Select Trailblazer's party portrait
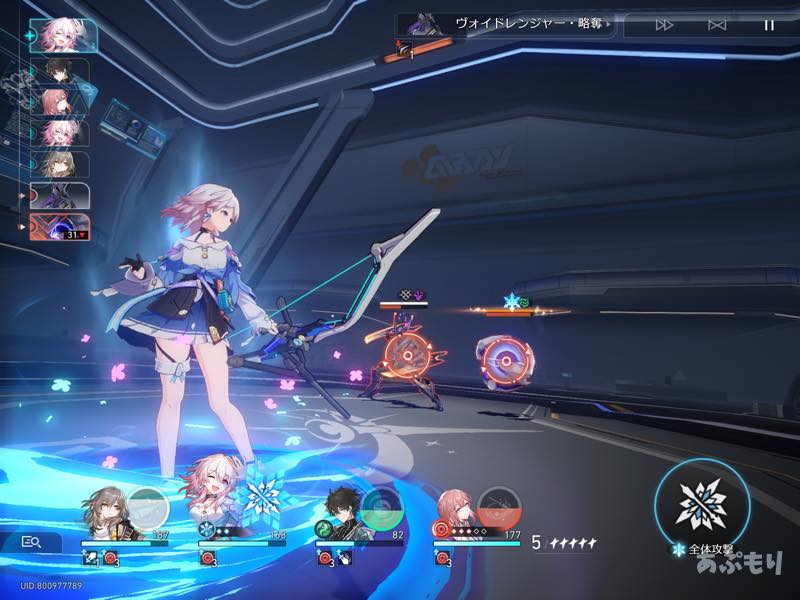The width and height of the screenshot is (800, 600). tap(105, 512)
